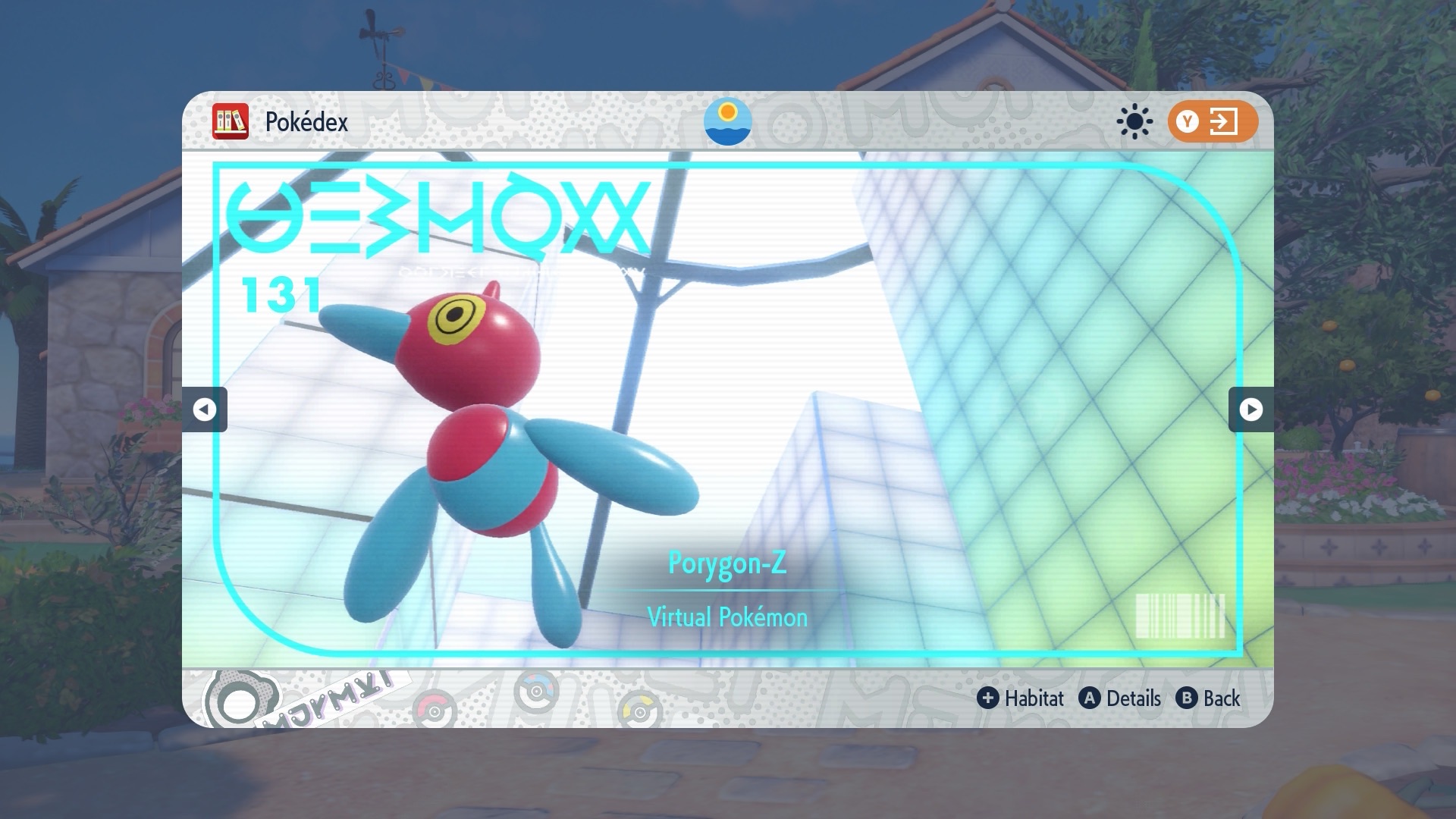Viewport: 1456px width, 819px height.
Task: Show Porygon-Z details
Action: pos(1121,698)
